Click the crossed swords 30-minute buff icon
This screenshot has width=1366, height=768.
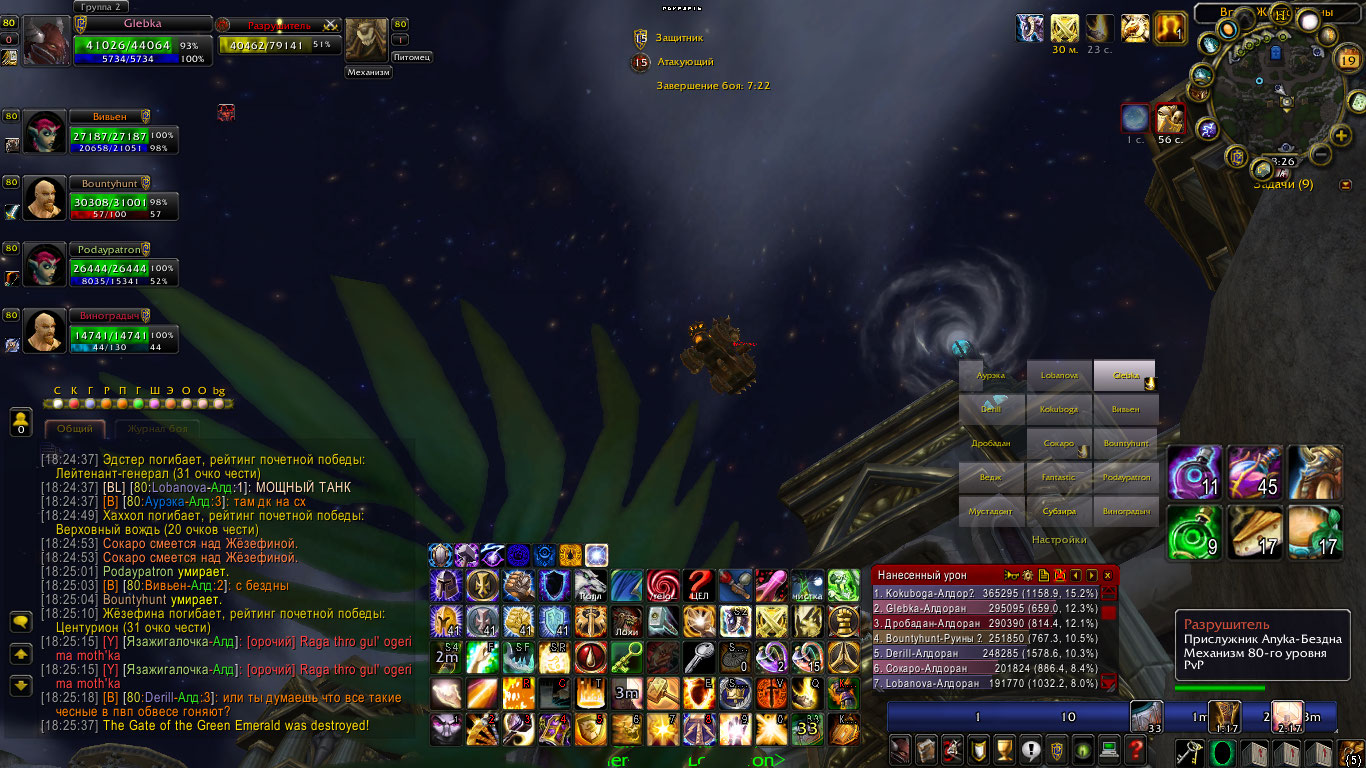(x=1064, y=28)
